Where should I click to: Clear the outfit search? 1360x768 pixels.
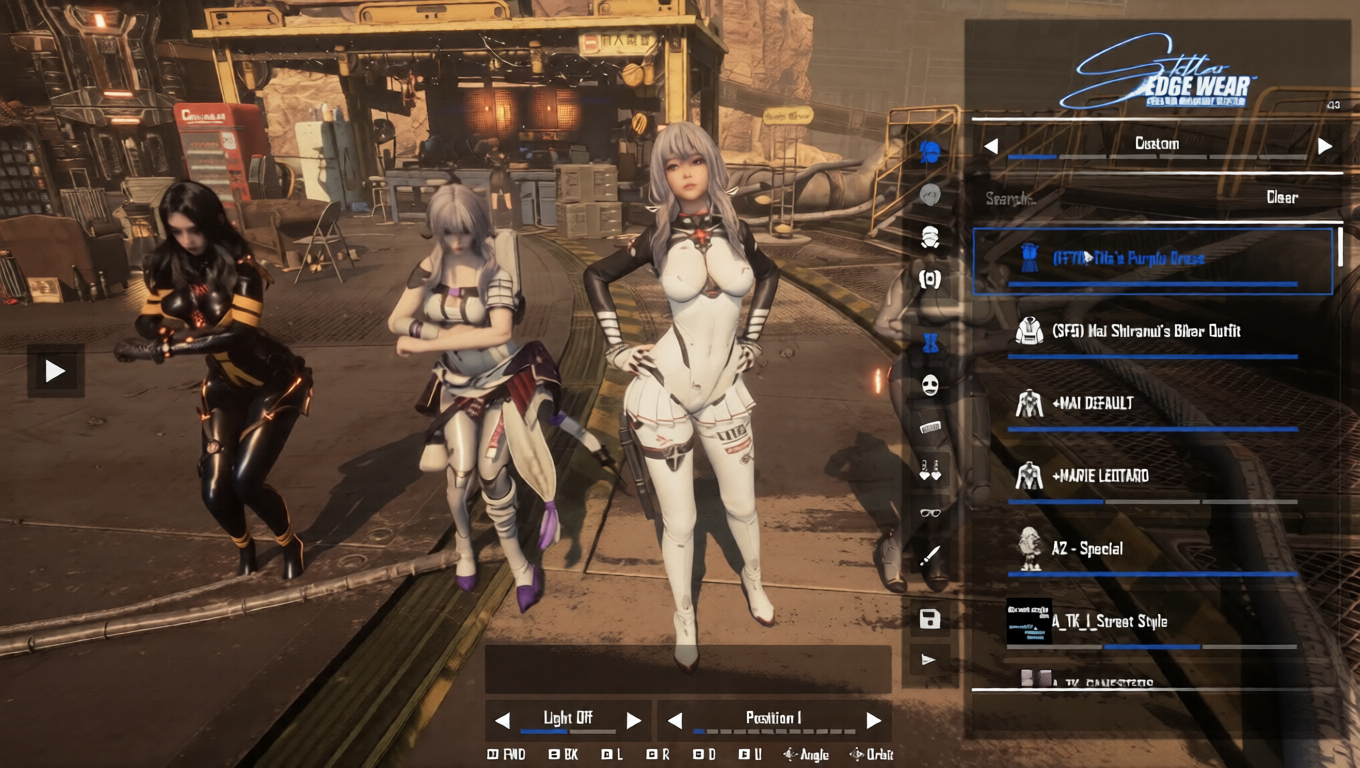click(1281, 198)
